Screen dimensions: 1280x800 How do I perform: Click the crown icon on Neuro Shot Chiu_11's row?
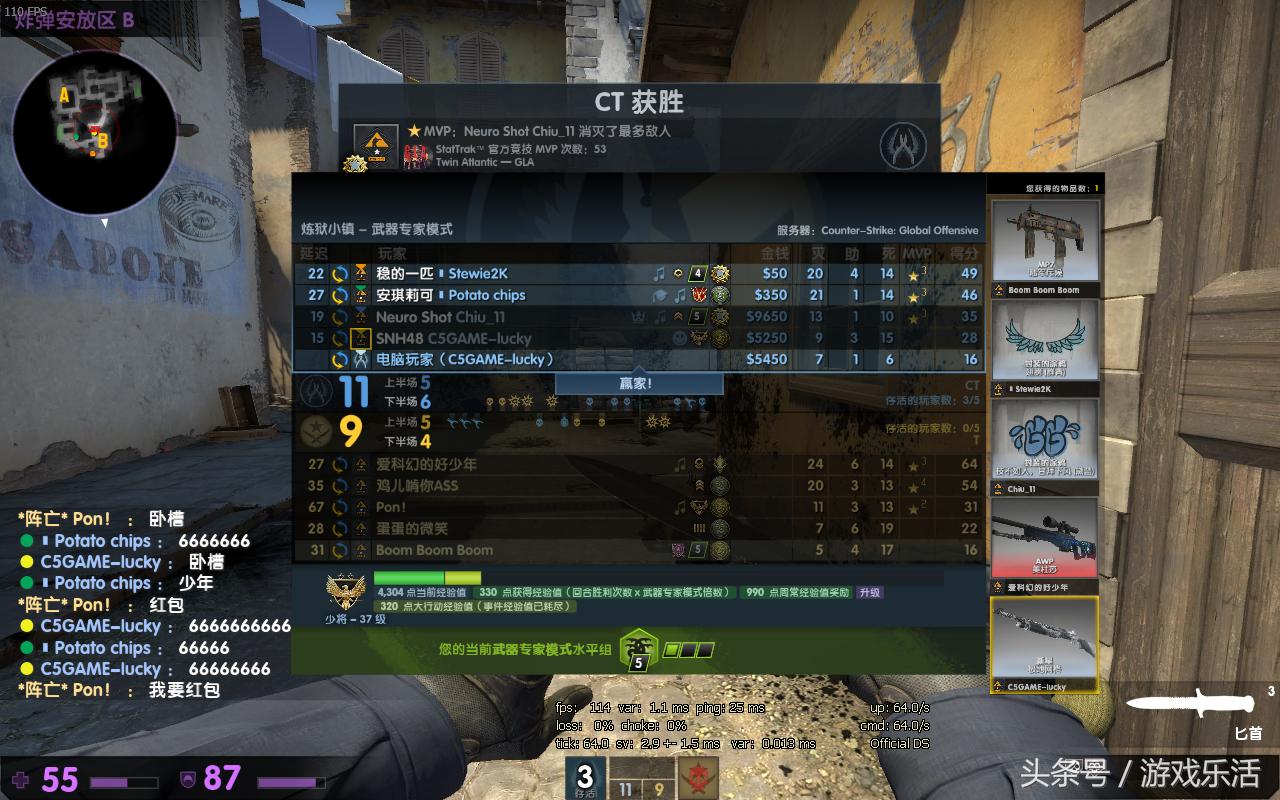[637, 316]
